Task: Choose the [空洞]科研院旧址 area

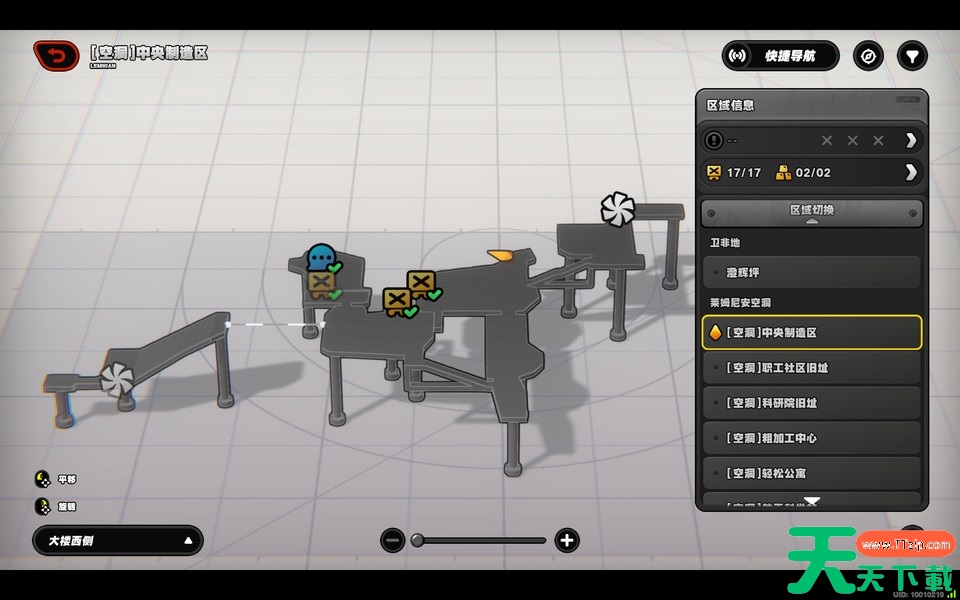Action: (811, 403)
